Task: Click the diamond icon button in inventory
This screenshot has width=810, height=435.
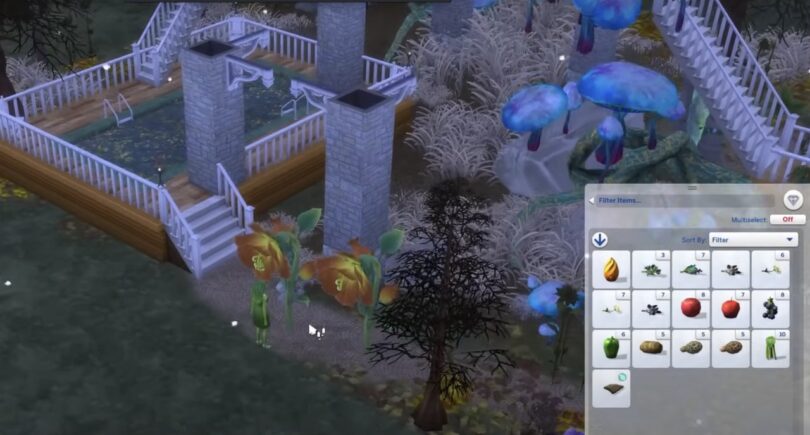Action: point(793,199)
